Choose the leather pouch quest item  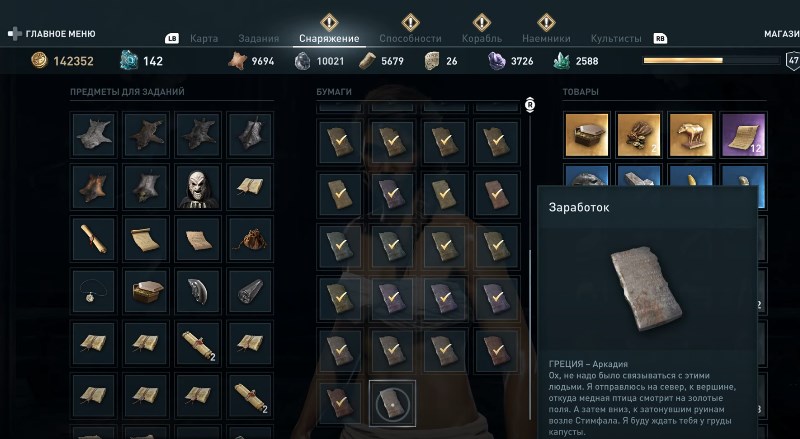(250, 239)
